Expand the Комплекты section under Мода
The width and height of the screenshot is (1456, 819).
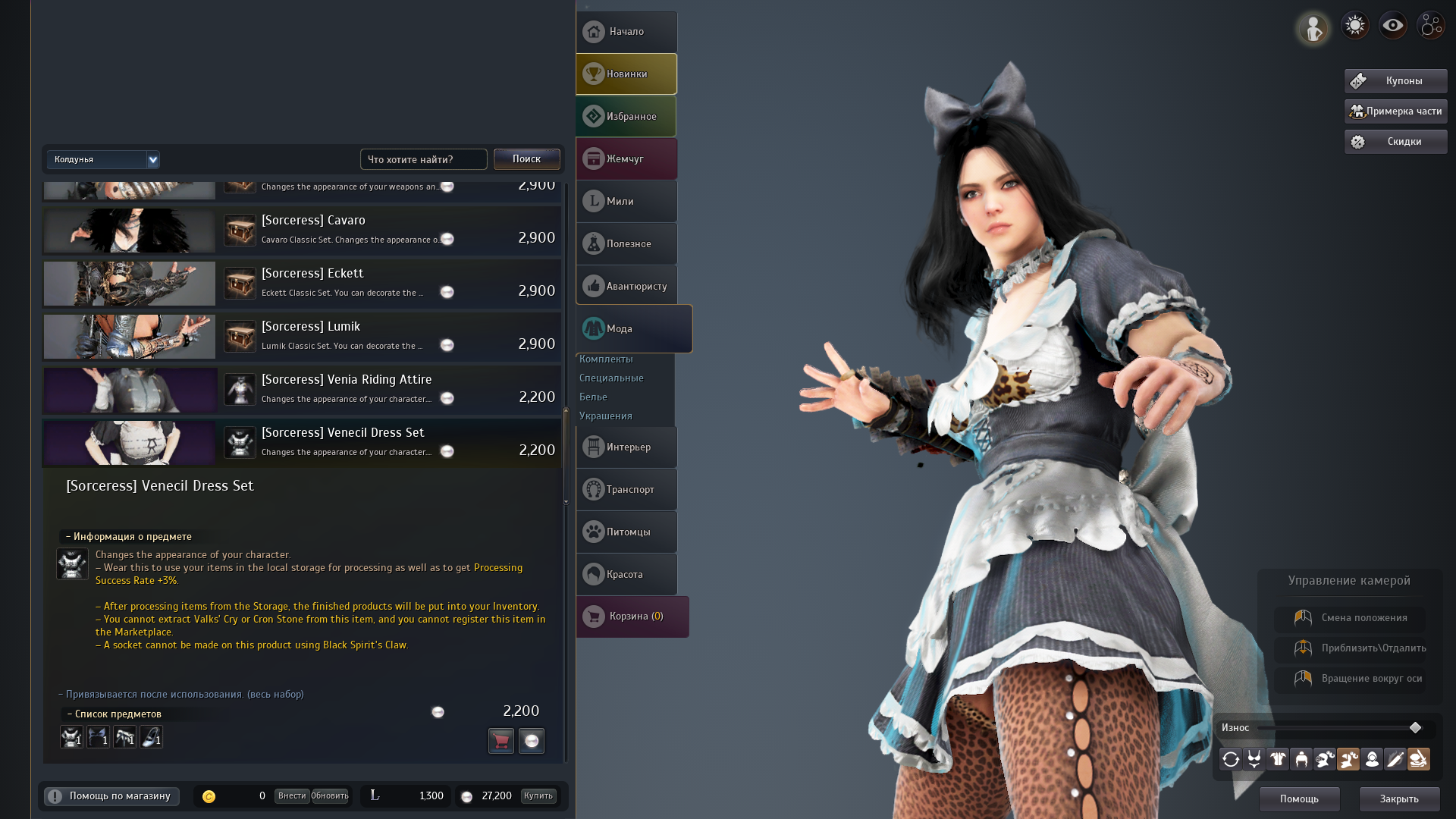(x=607, y=359)
